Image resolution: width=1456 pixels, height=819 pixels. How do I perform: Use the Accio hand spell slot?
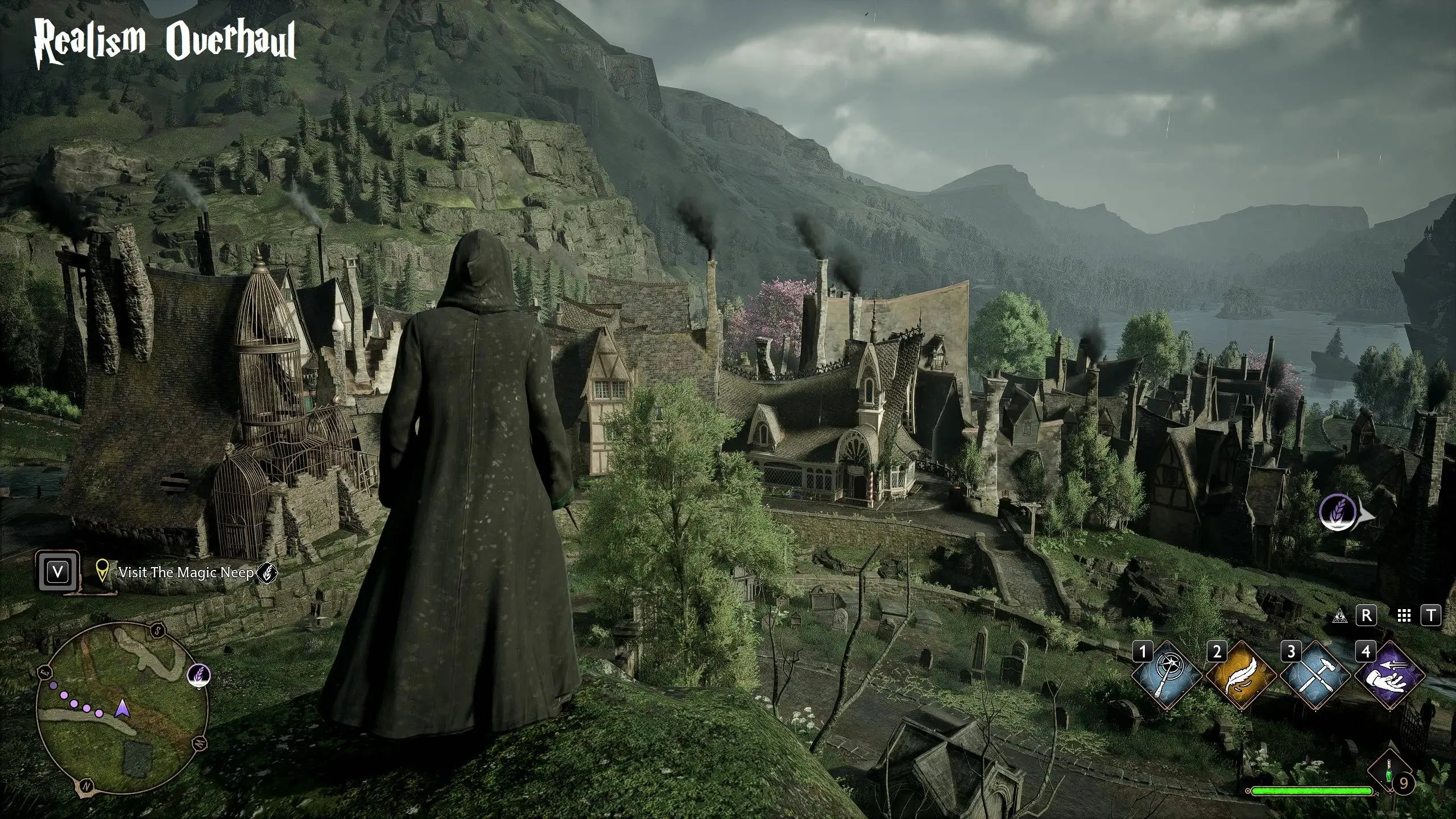click(x=1389, y=676)
